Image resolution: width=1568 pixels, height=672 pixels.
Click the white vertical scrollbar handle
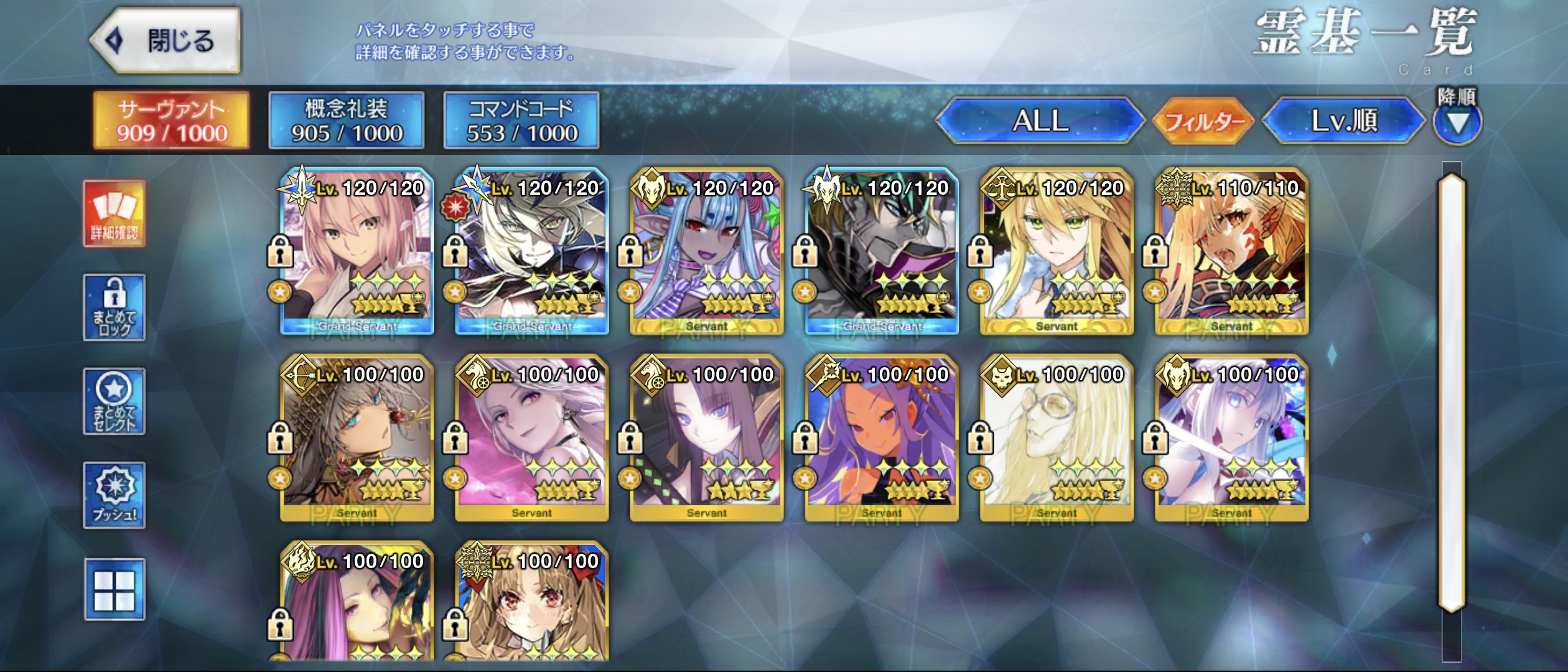(1452, 392)
